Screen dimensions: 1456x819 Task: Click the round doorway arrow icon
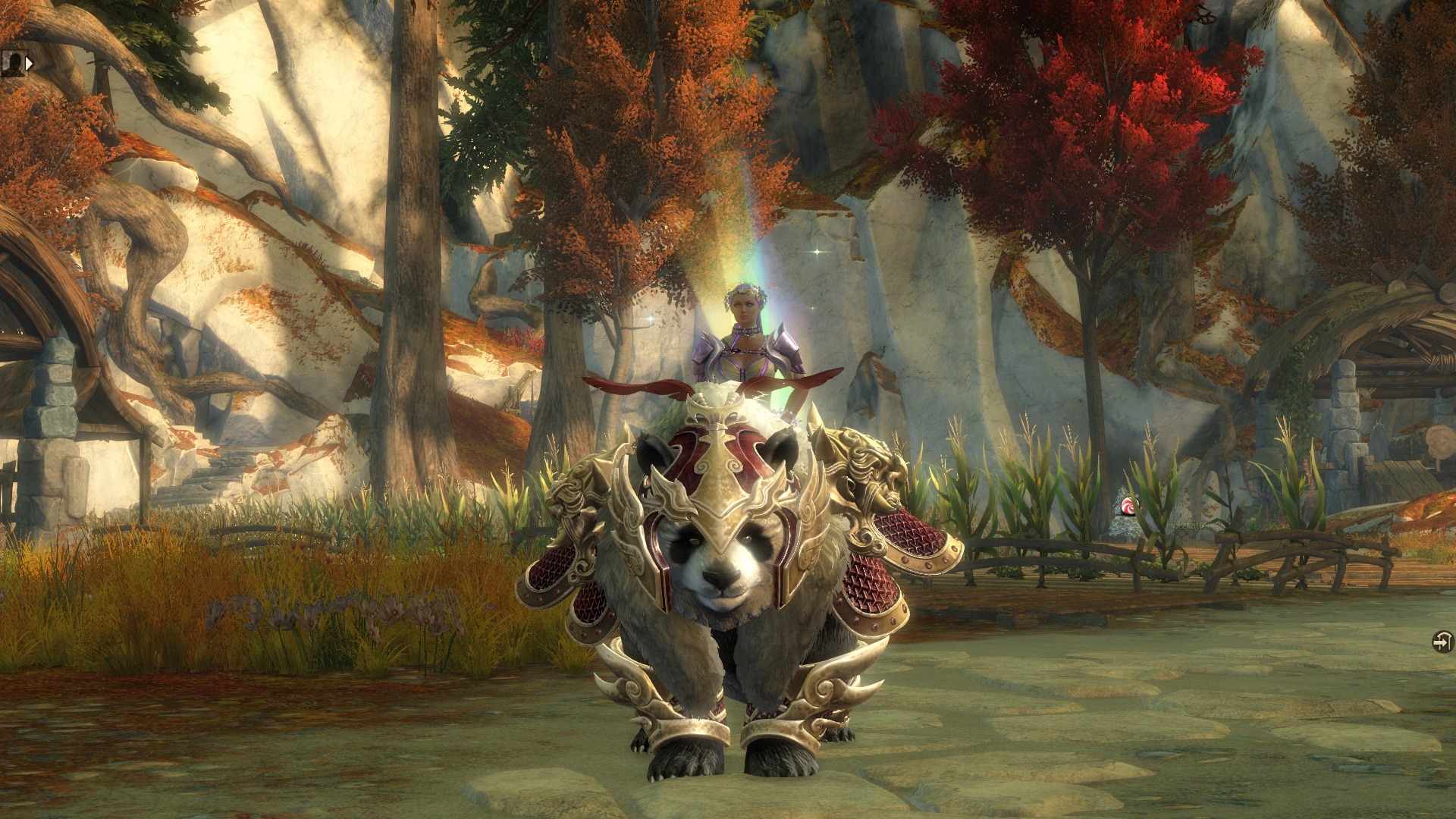(x=1442, y=642)
